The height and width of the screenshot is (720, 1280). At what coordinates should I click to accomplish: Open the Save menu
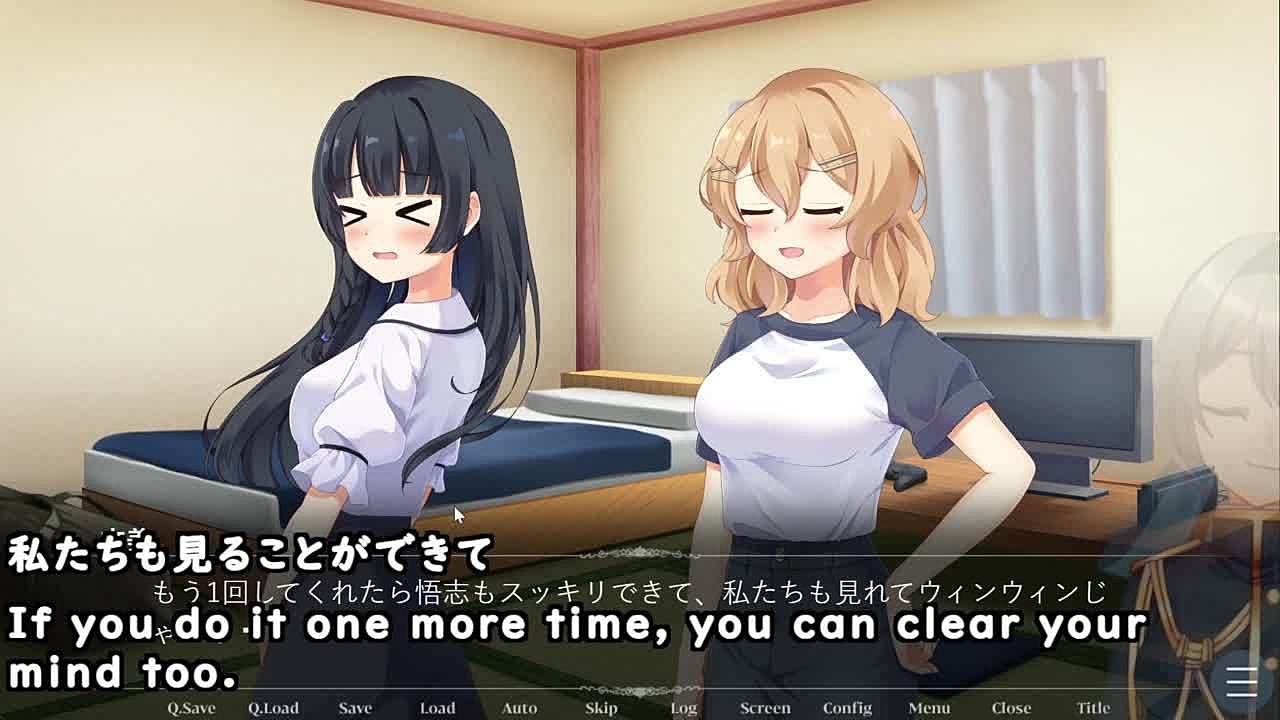(x=355, y=708)
